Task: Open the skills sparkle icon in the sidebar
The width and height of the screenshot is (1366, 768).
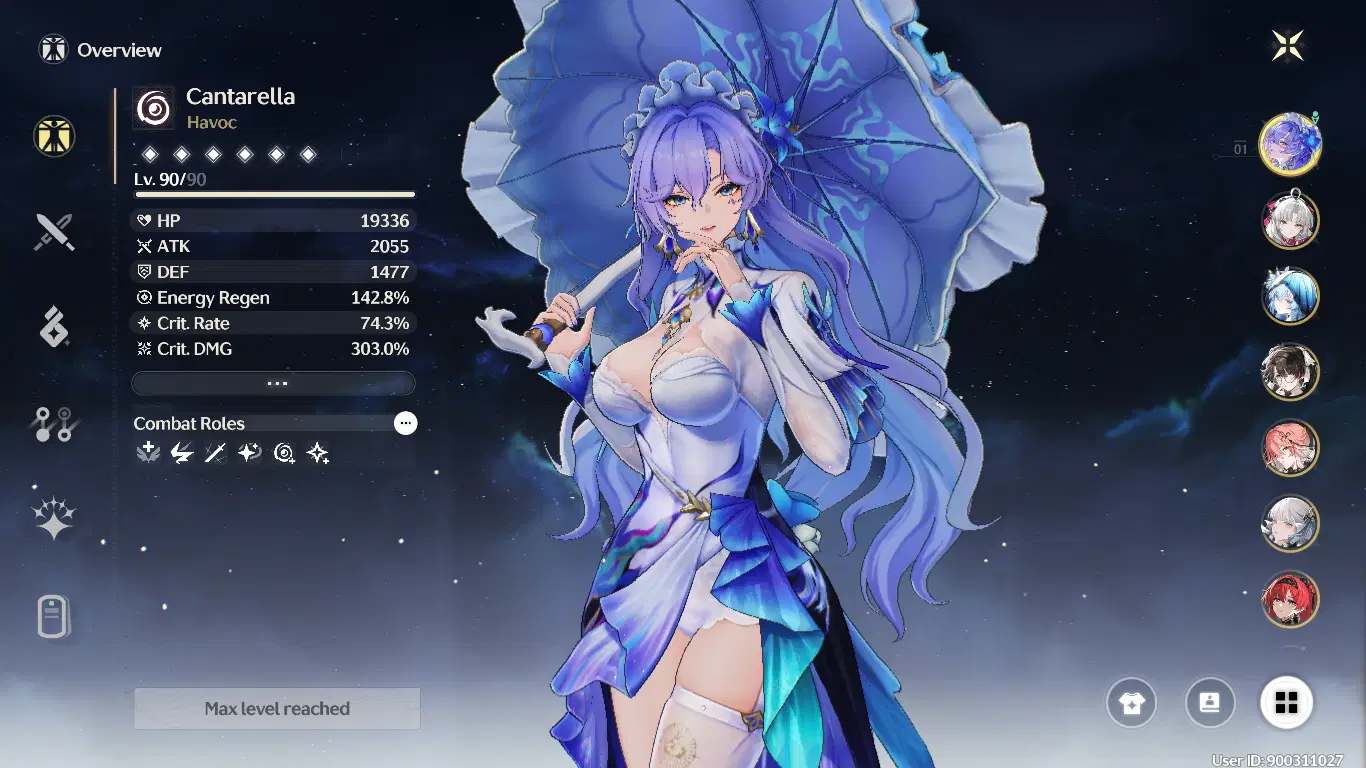Action: 54,516
